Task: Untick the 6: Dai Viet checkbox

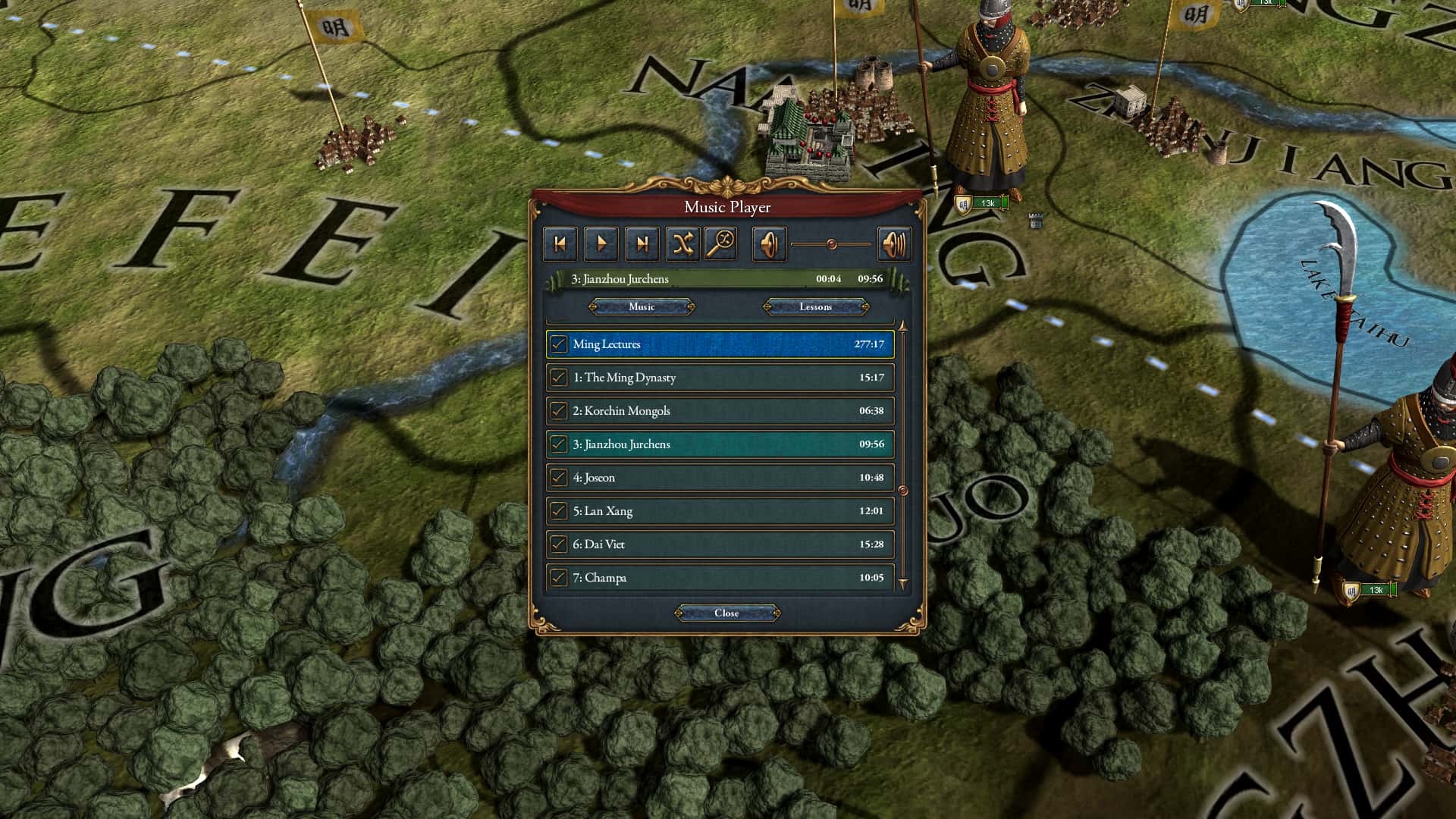Action: [559, 544]
